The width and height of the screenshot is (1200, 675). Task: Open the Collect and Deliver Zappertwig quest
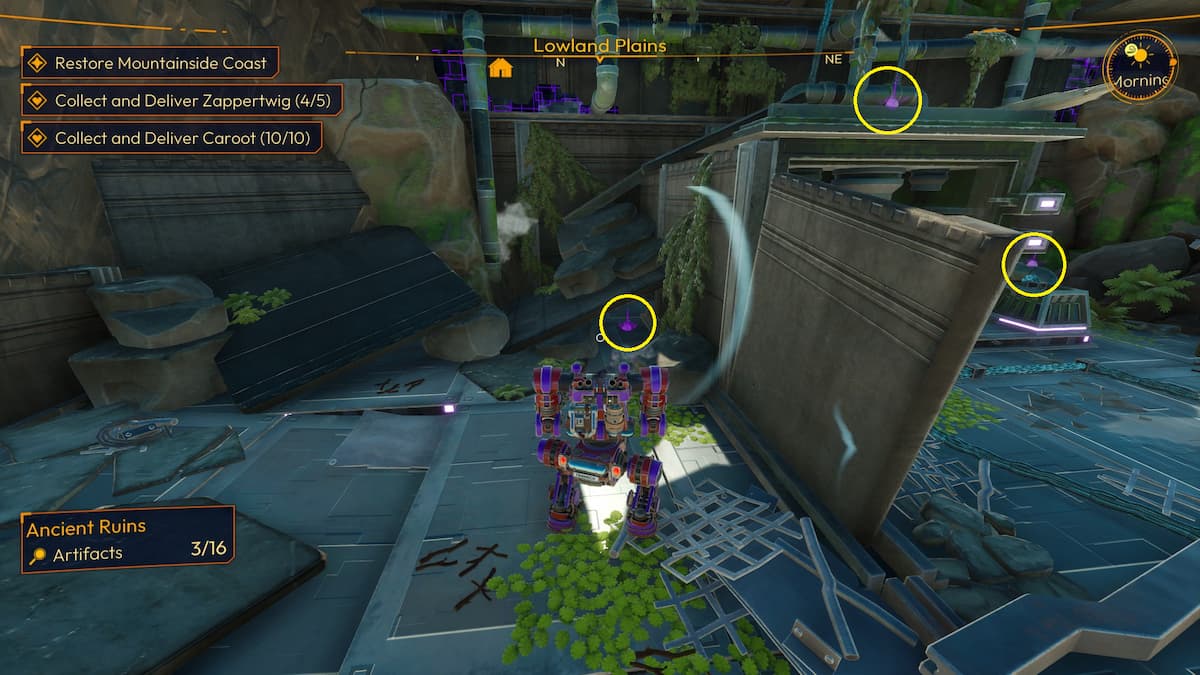[182, 100]
